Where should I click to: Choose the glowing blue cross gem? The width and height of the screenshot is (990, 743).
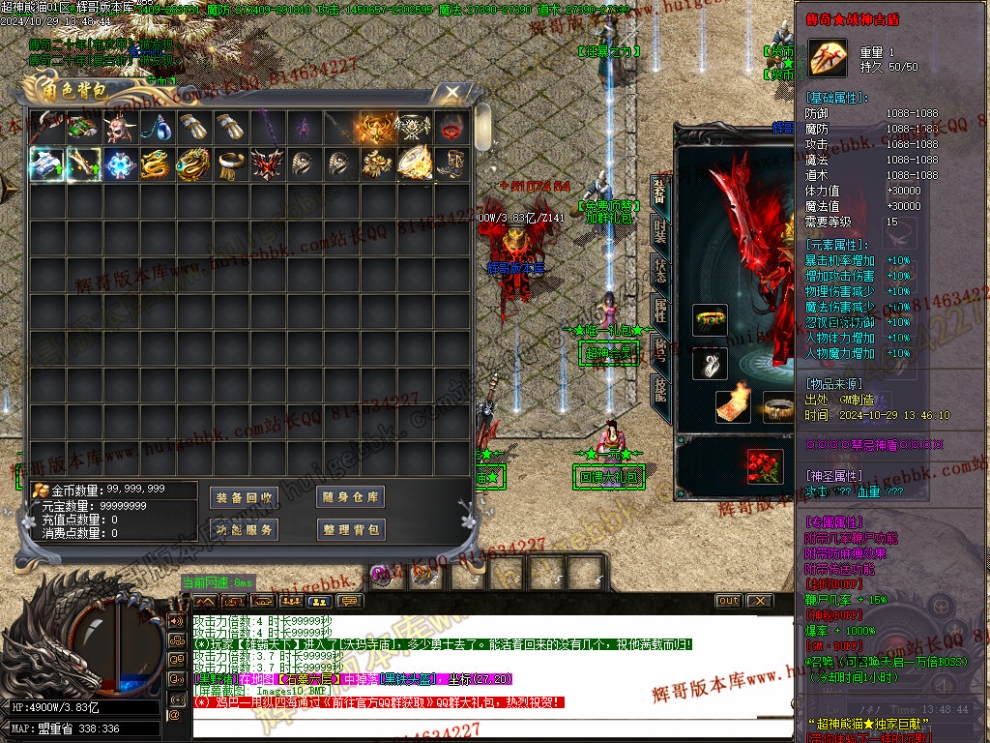(x=119, y=164)
